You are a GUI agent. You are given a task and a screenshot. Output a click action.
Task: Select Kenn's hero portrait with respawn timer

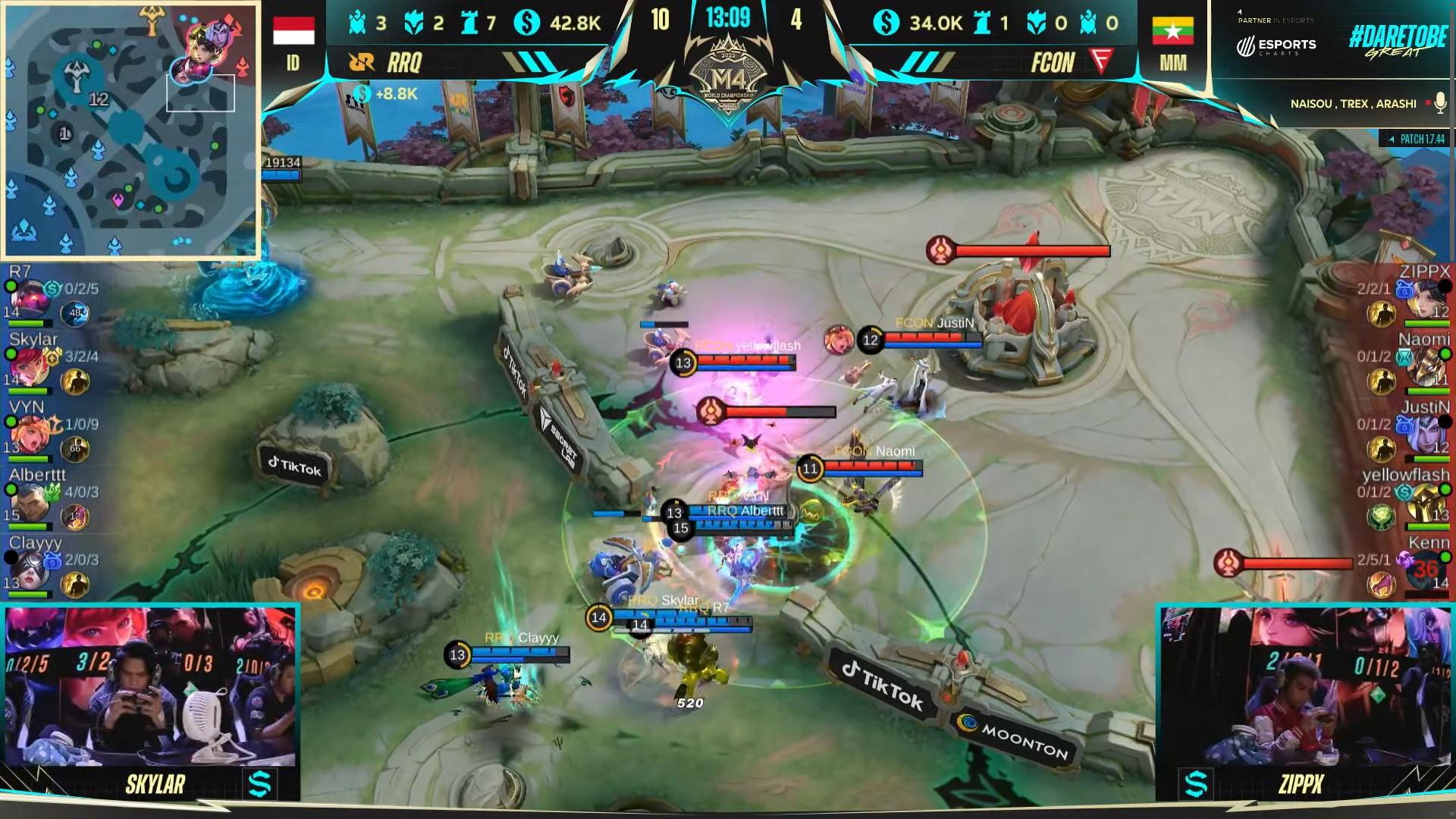[1426, 570]
